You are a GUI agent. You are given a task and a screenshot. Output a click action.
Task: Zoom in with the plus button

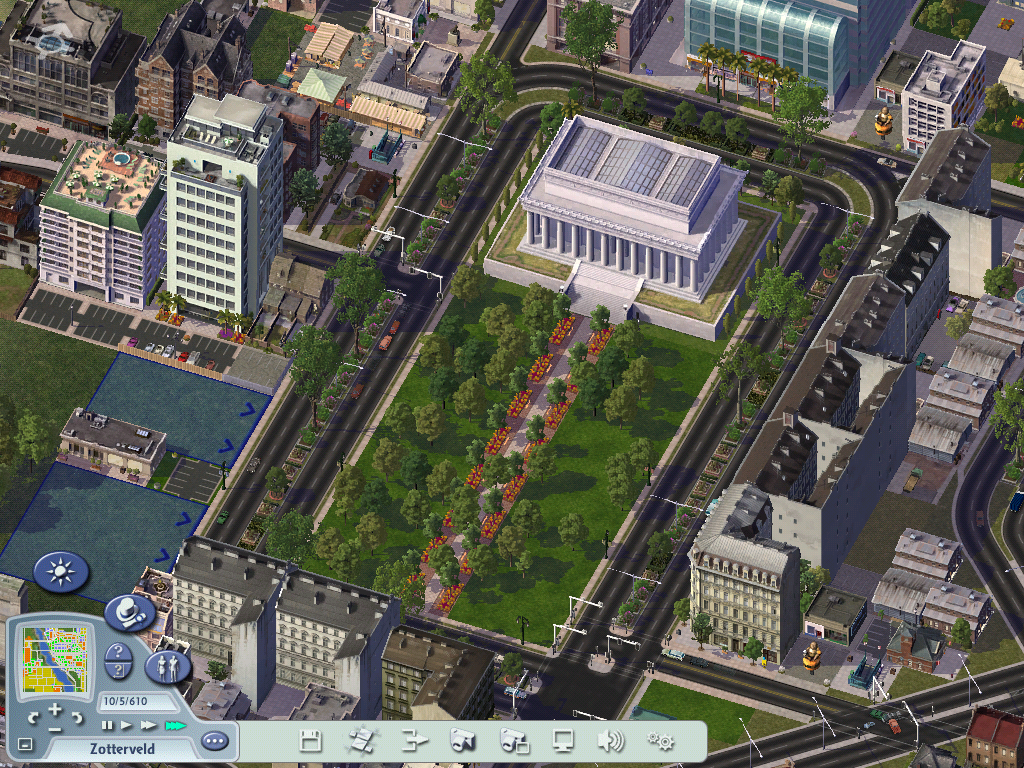pyautogui.click(x=55, y=710)
